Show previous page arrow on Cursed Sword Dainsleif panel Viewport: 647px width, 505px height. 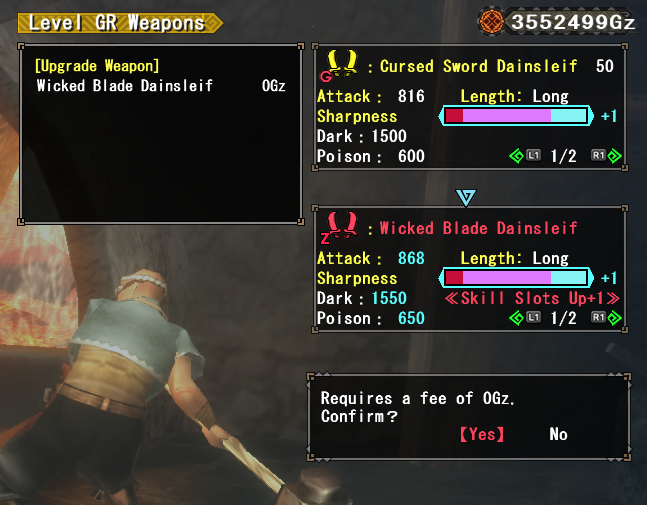[516, 156]
